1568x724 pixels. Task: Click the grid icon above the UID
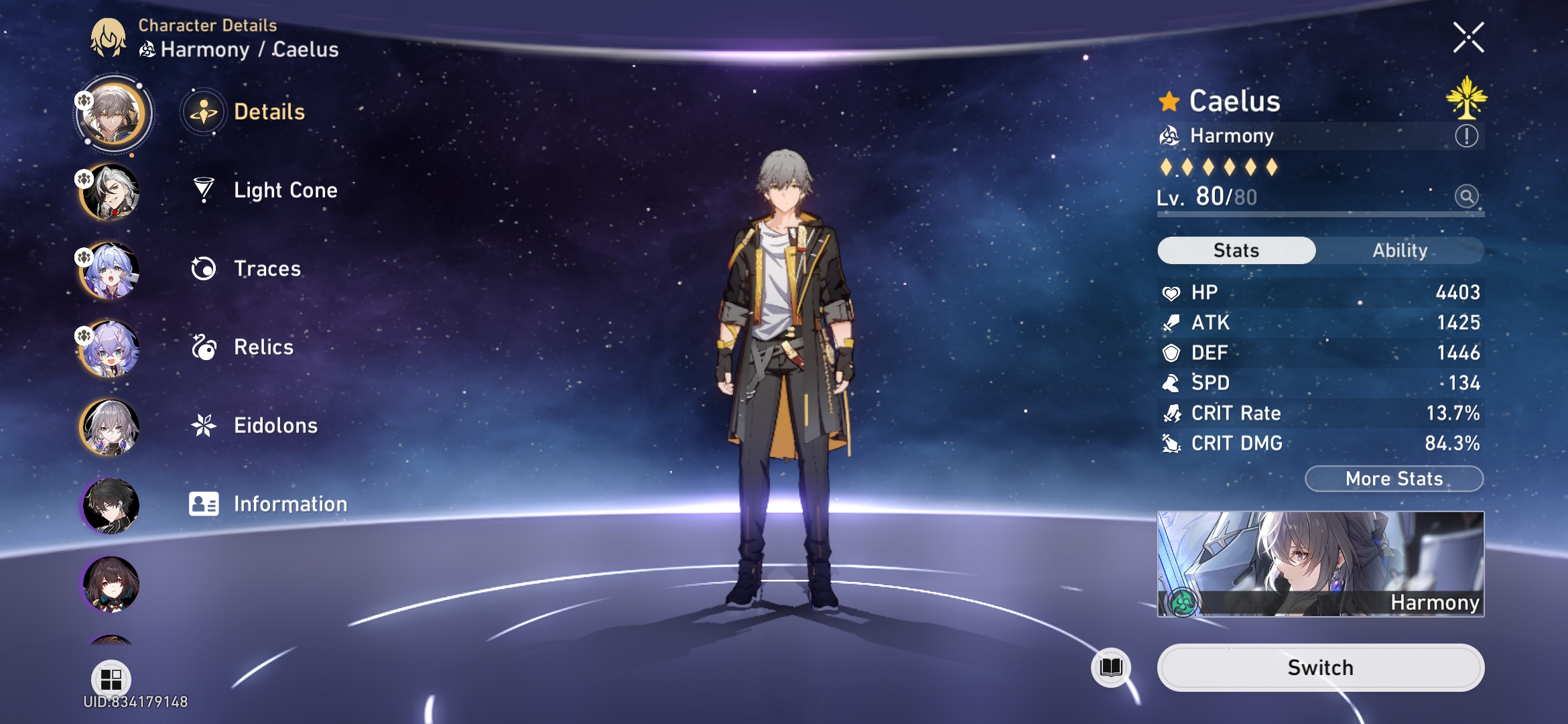click(x=111, y=678)
